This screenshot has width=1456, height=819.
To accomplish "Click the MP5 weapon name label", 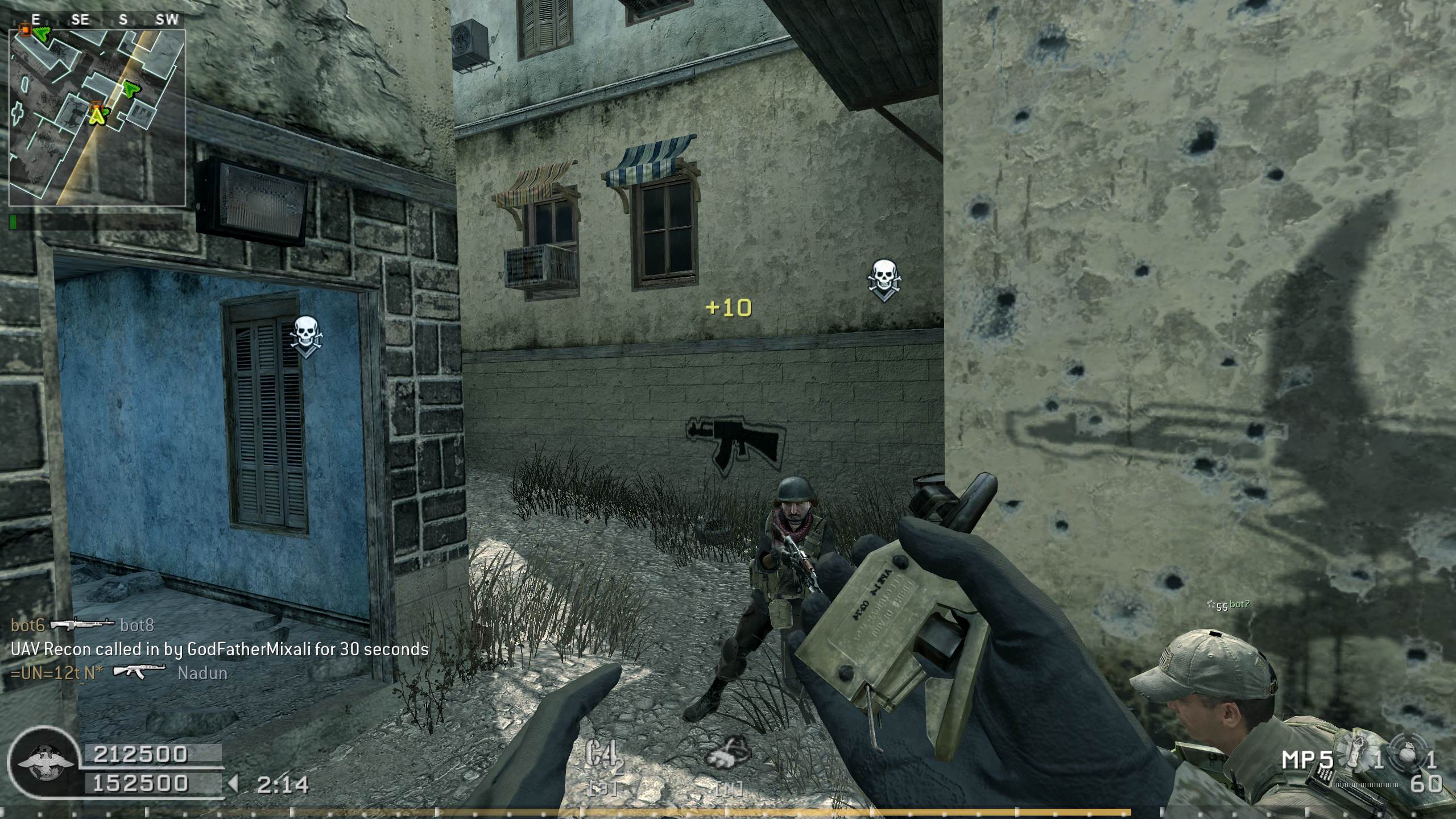I will pyautogui.click(x=1308, y=759).
